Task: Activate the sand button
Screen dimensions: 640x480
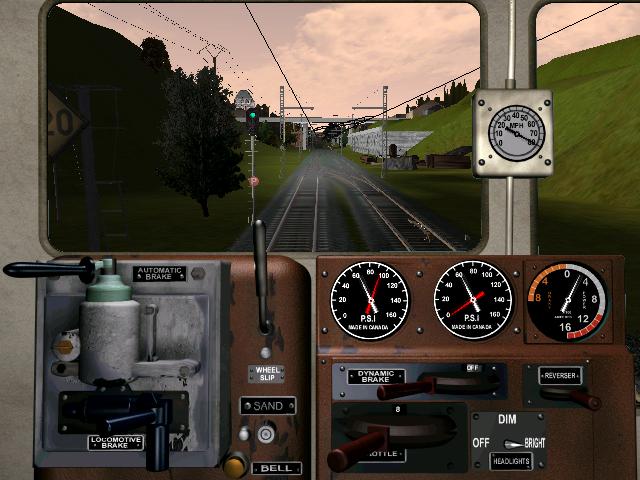Action: tap(266, 433)
